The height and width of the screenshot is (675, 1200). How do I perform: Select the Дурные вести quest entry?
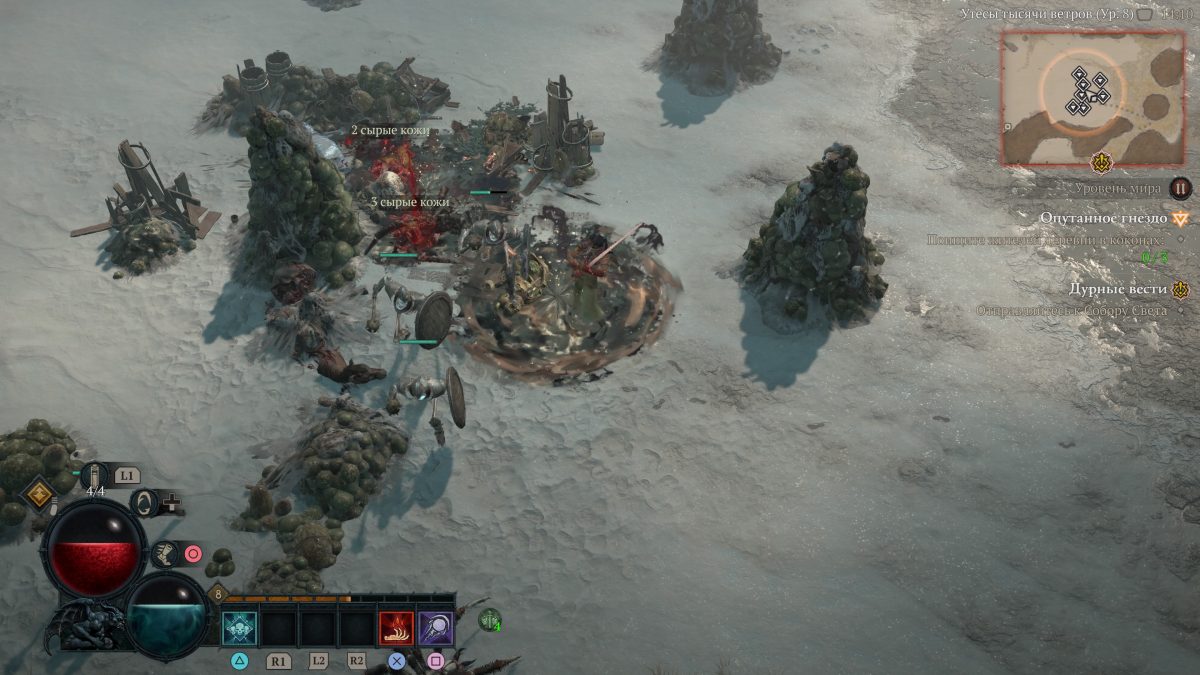point(1117,289)
